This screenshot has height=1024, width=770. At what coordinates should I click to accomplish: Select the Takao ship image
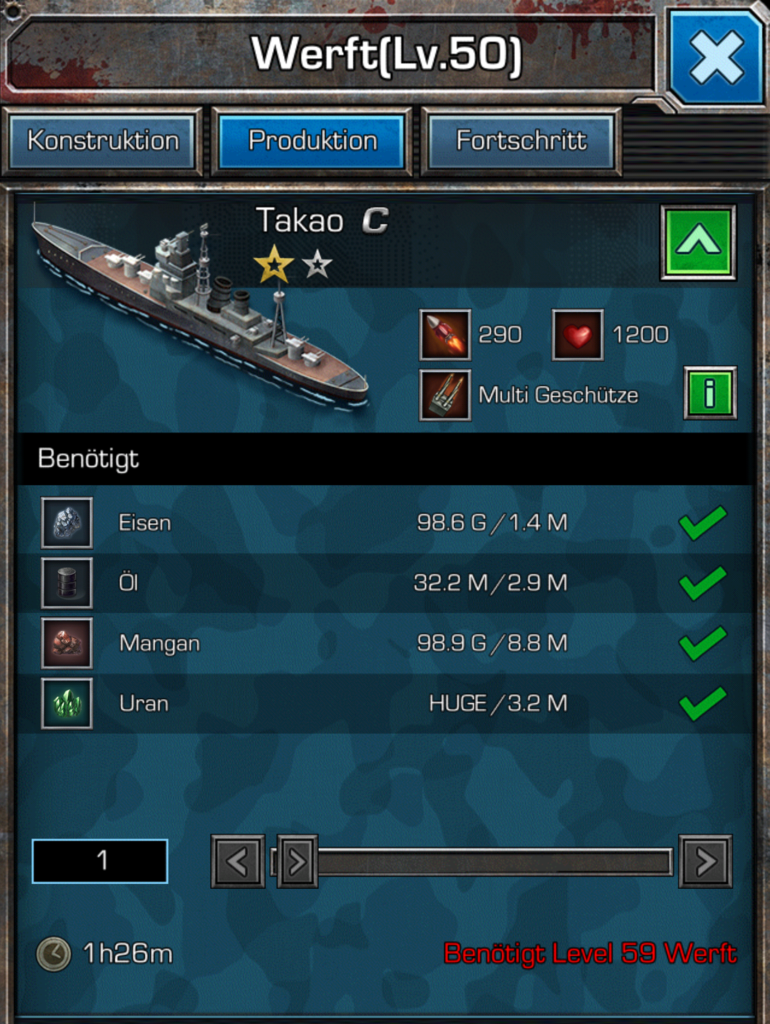[200, 310]
